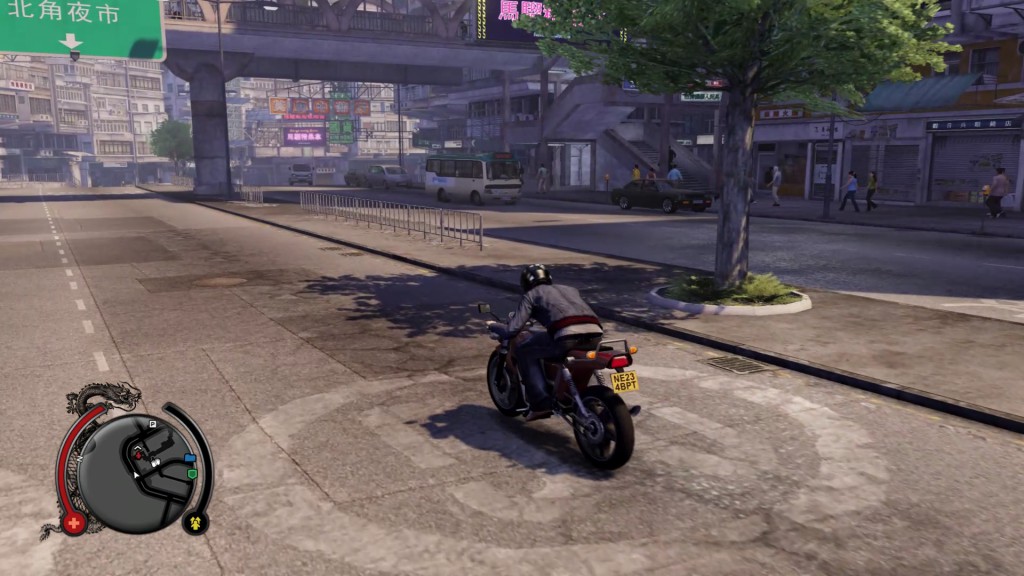Image resolution: width=1024 pixels, height=576 pixels.
Task: Select the parking marker on the minimap
Action: (152, 425)
